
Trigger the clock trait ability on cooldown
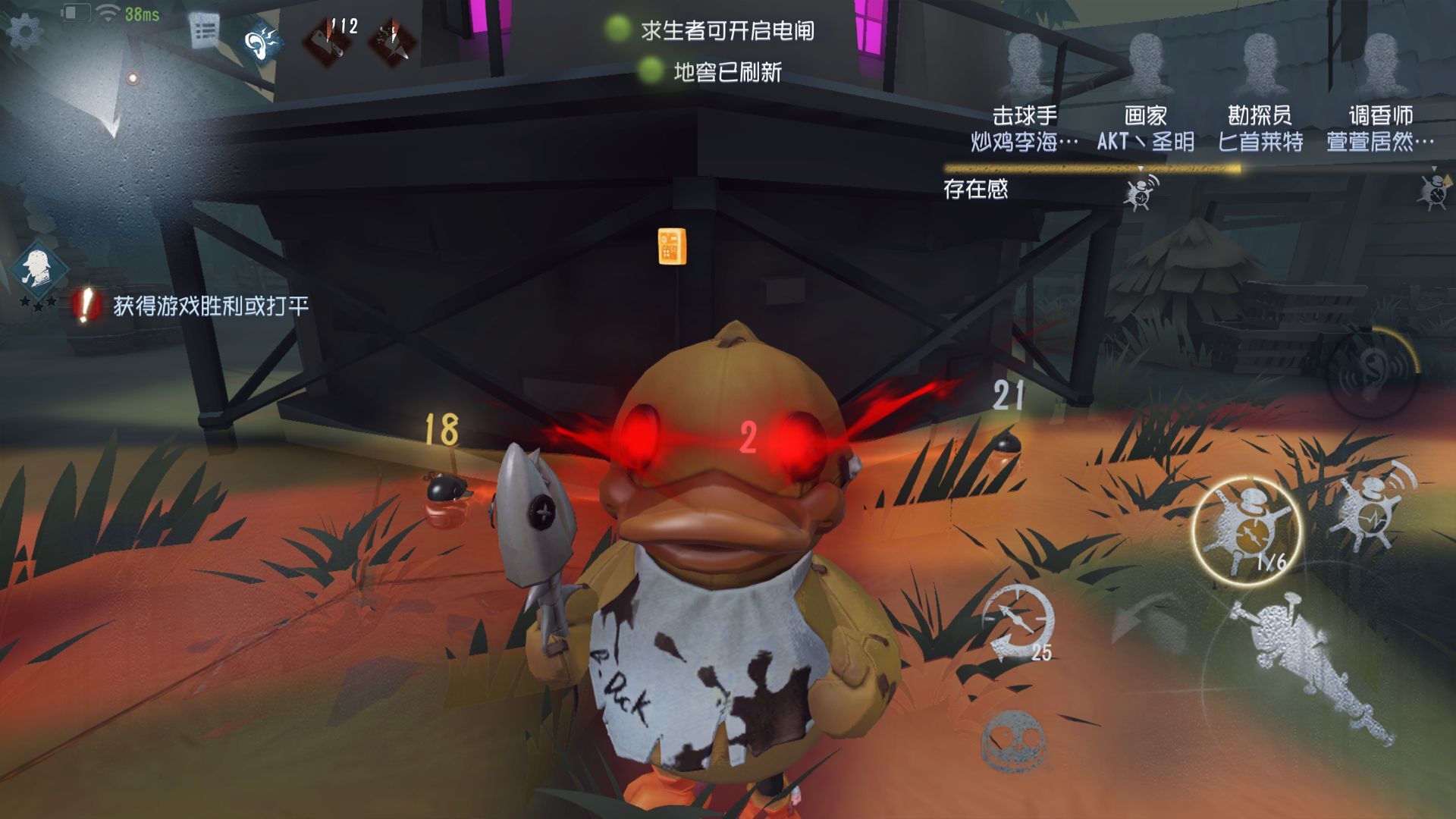[1017, 623]
